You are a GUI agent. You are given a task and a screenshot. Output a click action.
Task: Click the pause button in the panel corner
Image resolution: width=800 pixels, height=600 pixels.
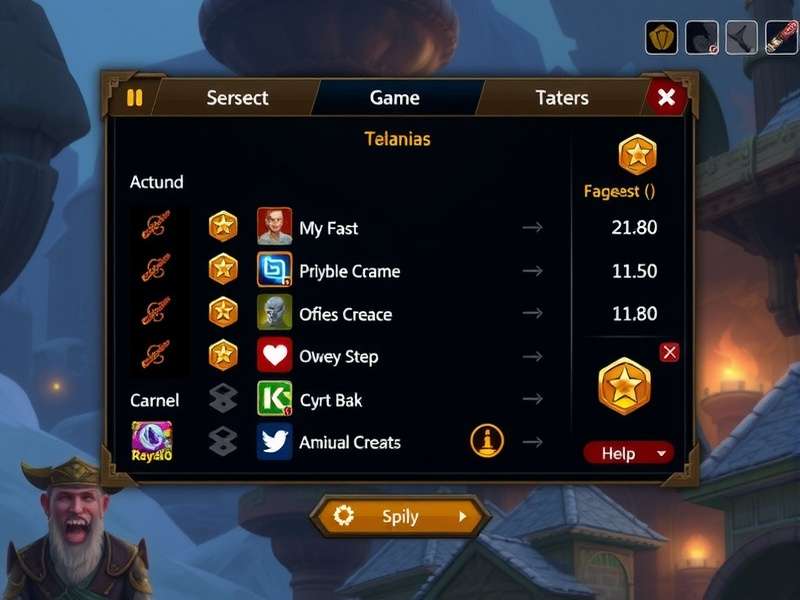[135, 98]
